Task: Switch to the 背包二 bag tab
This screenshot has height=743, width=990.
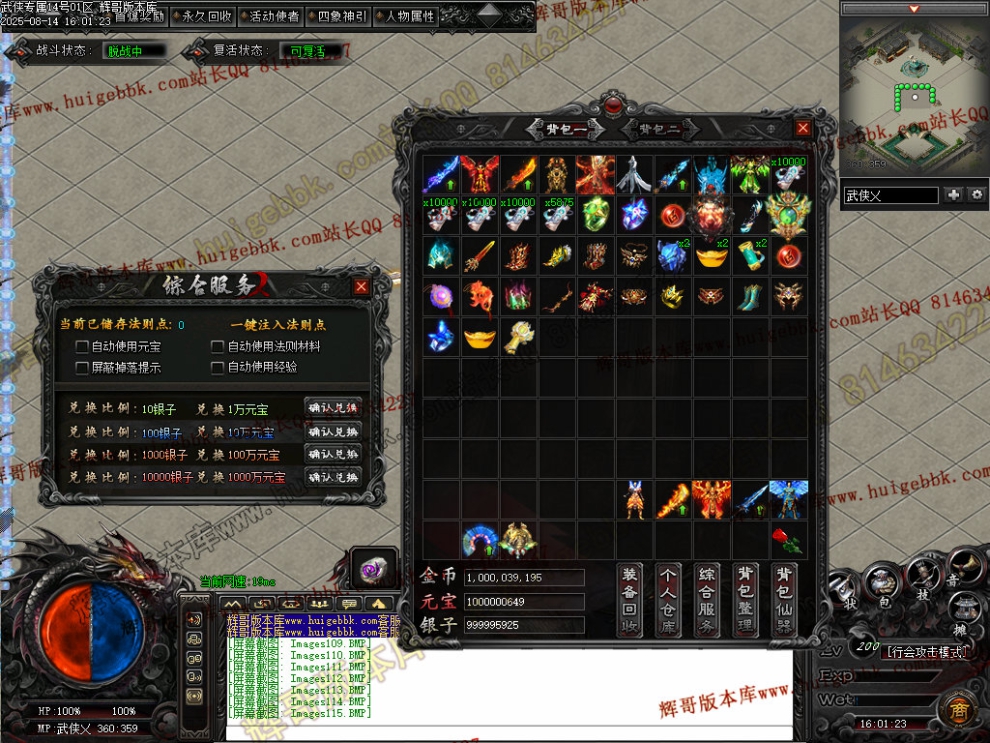Action: [x=660, y=129]
